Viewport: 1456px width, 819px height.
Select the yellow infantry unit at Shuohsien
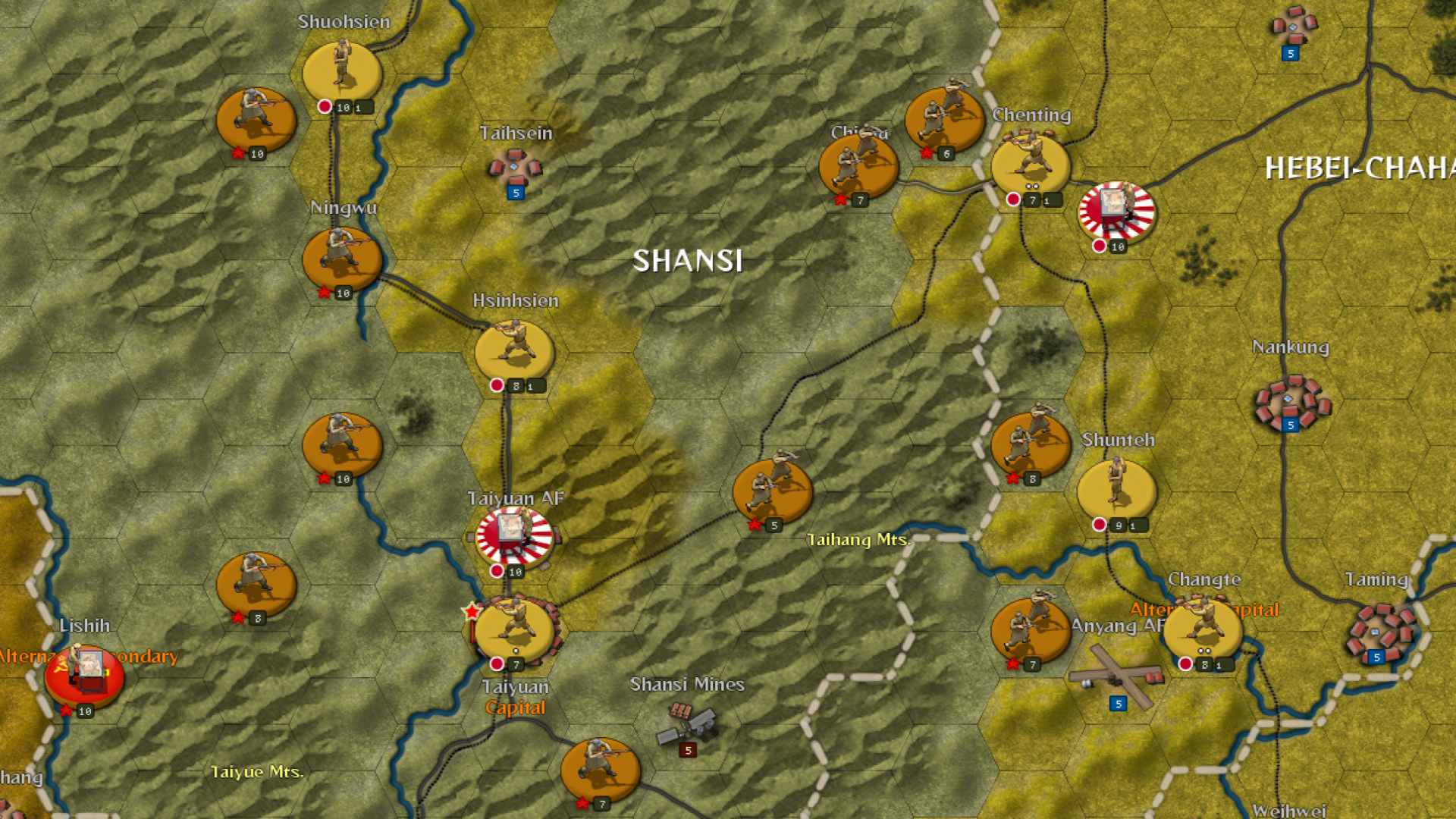tap(341, 68)
